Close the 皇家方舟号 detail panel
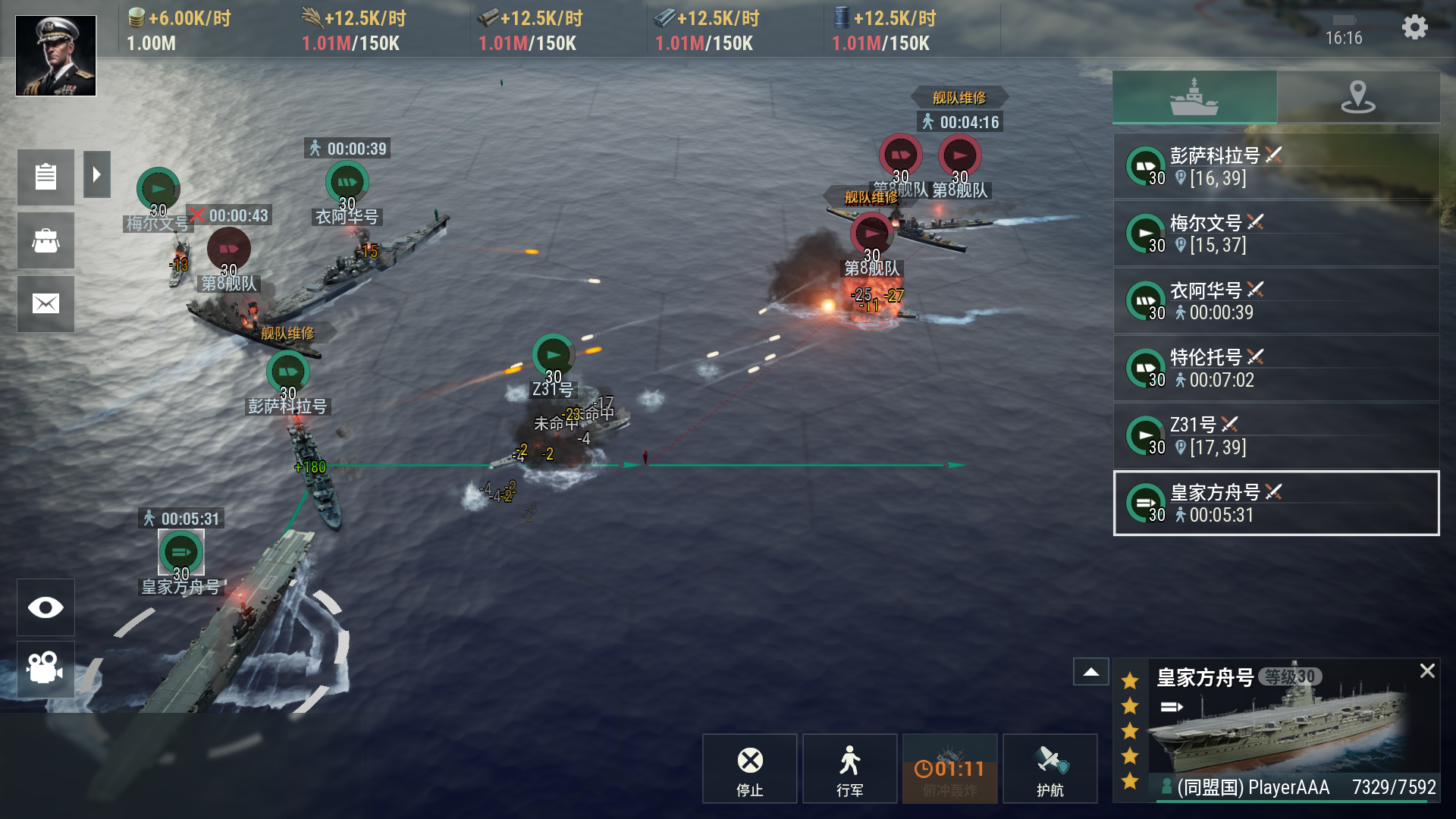This screenshot has height=819, width=1456. coord(1427,671)
